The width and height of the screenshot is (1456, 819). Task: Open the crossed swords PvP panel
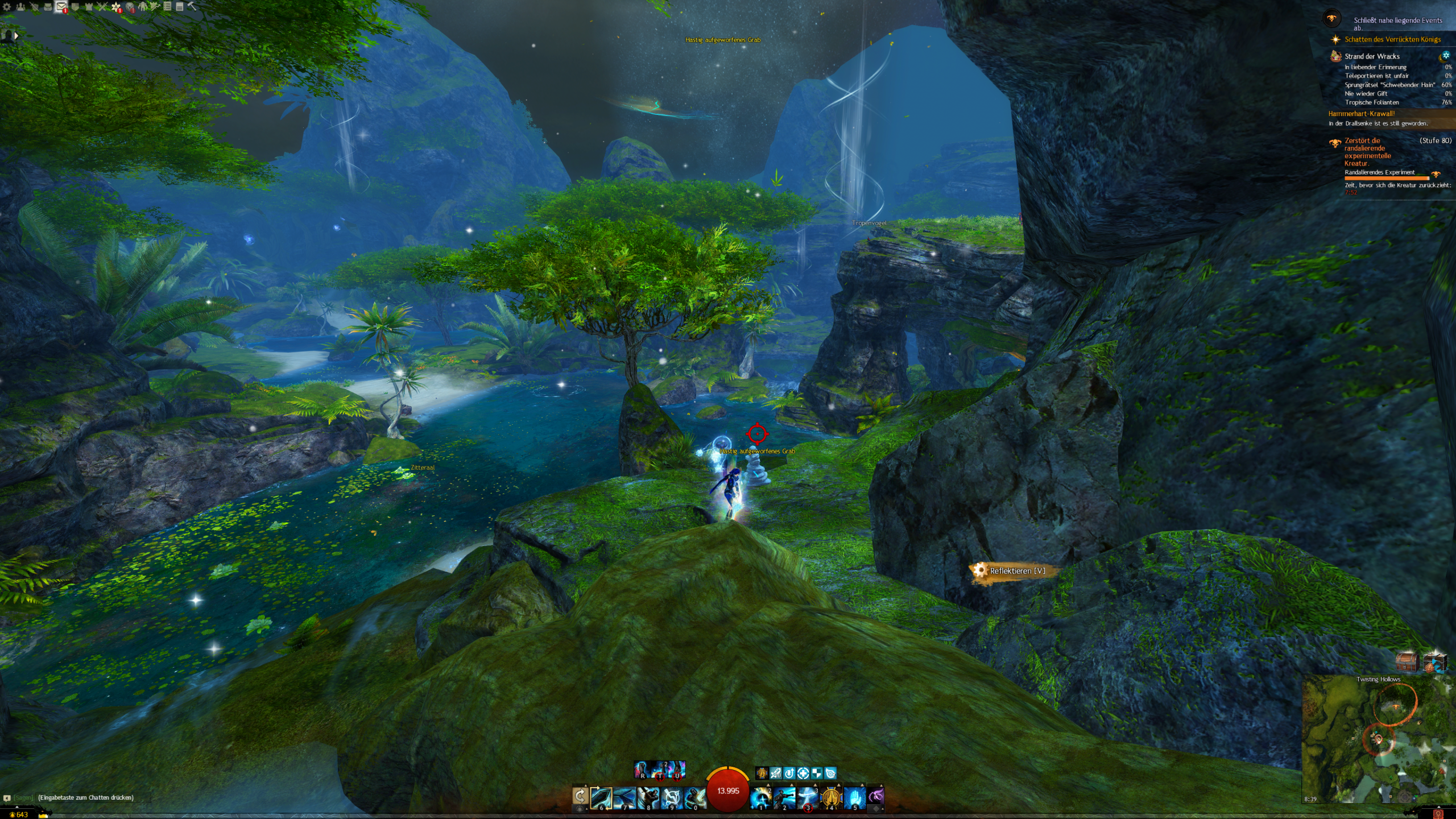click(x=102, y=7)
